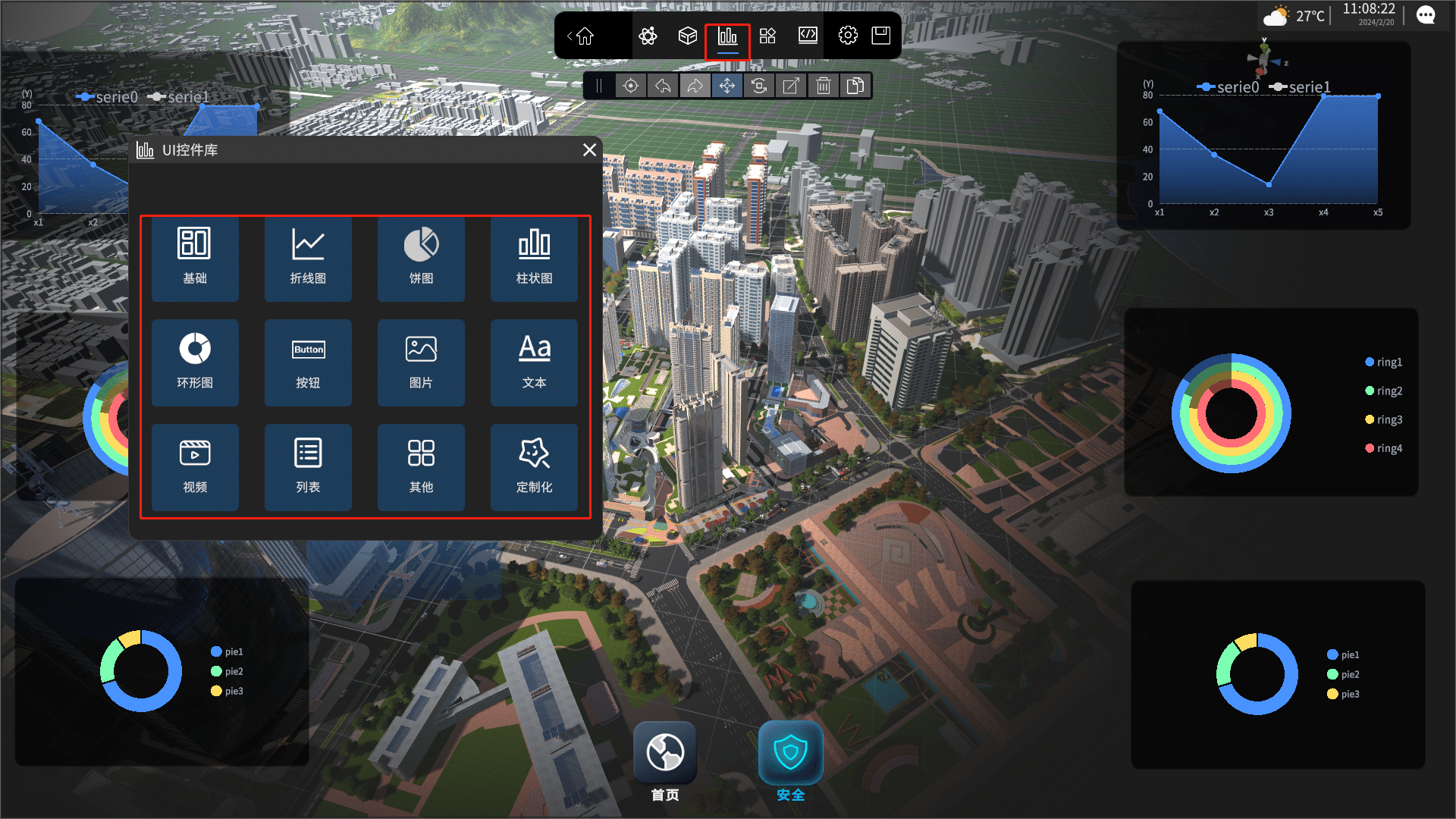The height and width of the screenshot is (819, 1456).
Task: Go back with the home icon
Action: pyautogui.click(x=585, y=36)
